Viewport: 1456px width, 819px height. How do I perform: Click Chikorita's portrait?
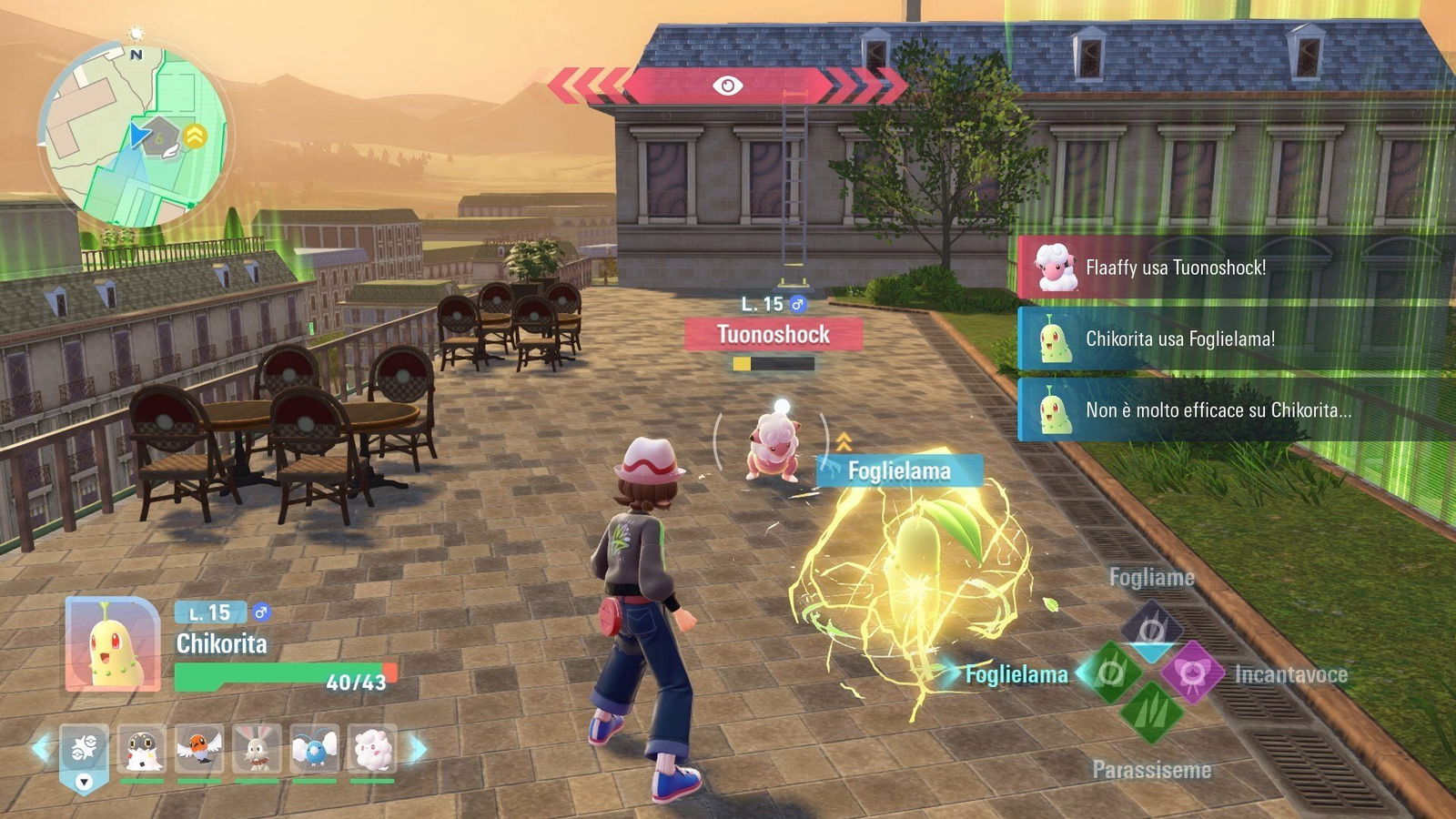(x=113, y=644)
